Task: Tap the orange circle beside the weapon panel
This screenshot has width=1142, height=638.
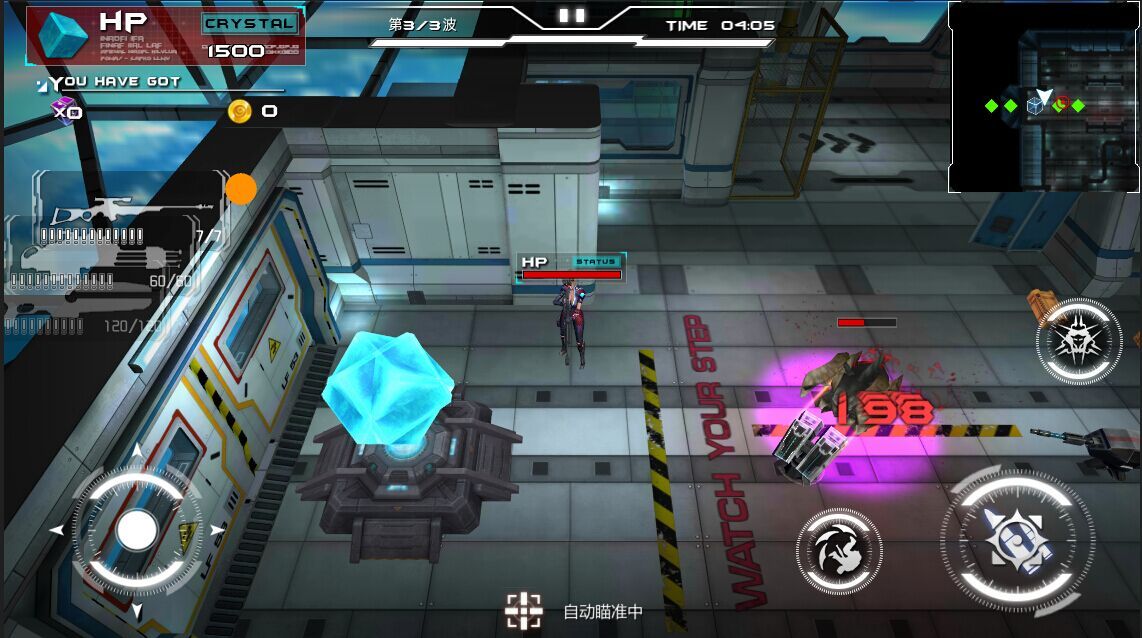Action: (241, 189)
